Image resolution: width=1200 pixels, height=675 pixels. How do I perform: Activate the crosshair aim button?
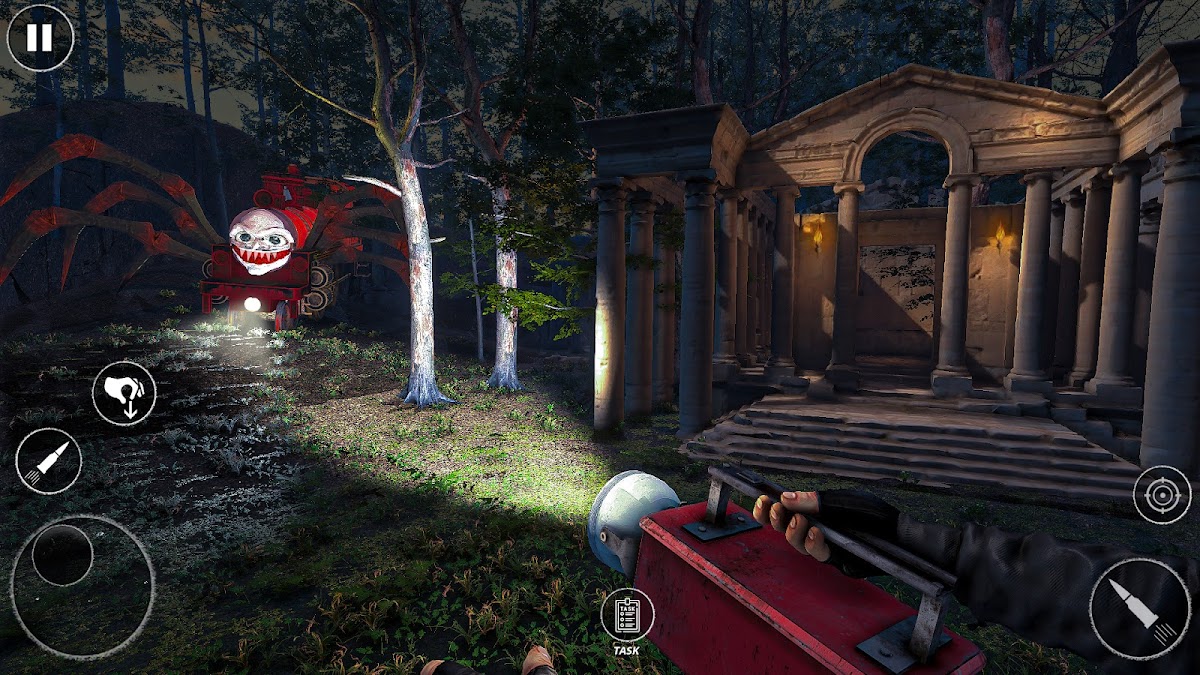point(1161,494)
